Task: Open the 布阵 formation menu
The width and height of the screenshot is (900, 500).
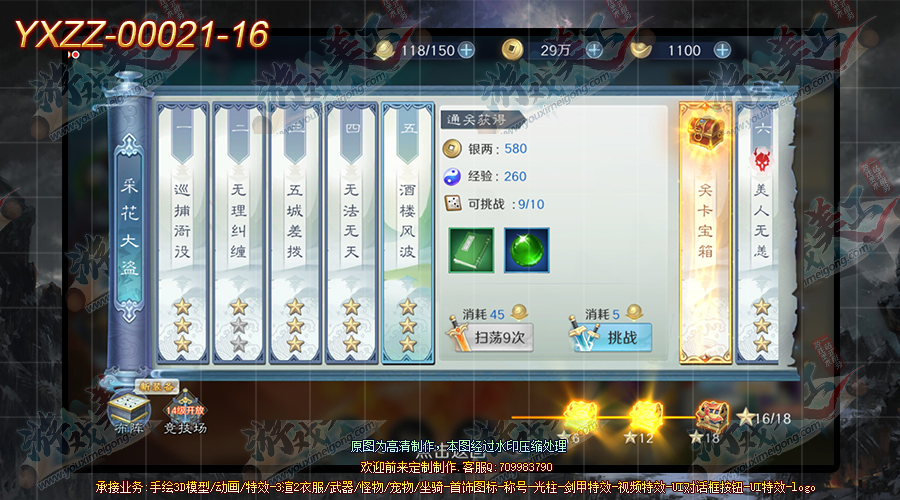Action: (x=129, y=412)
